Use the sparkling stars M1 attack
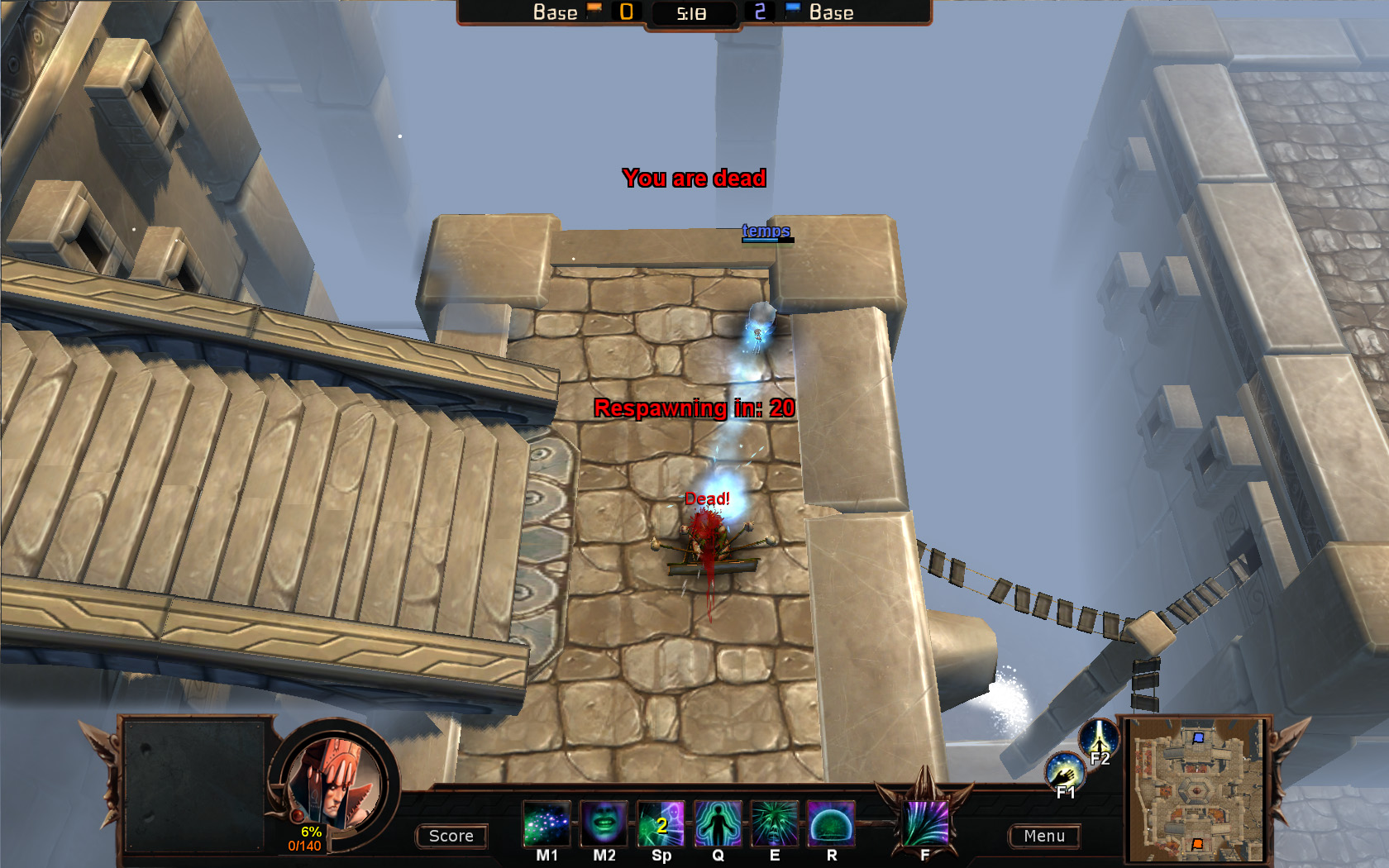The width and height of the screenshot is (1389, 868). (x=547, y=823)
